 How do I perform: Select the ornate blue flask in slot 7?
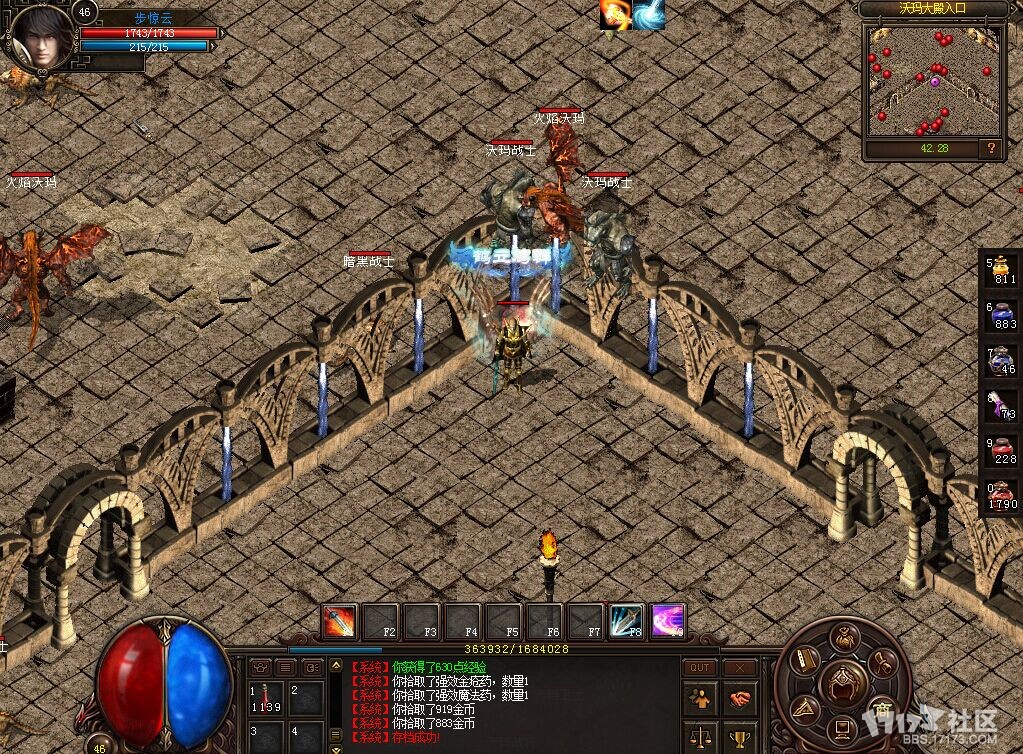pos(1002,359)
